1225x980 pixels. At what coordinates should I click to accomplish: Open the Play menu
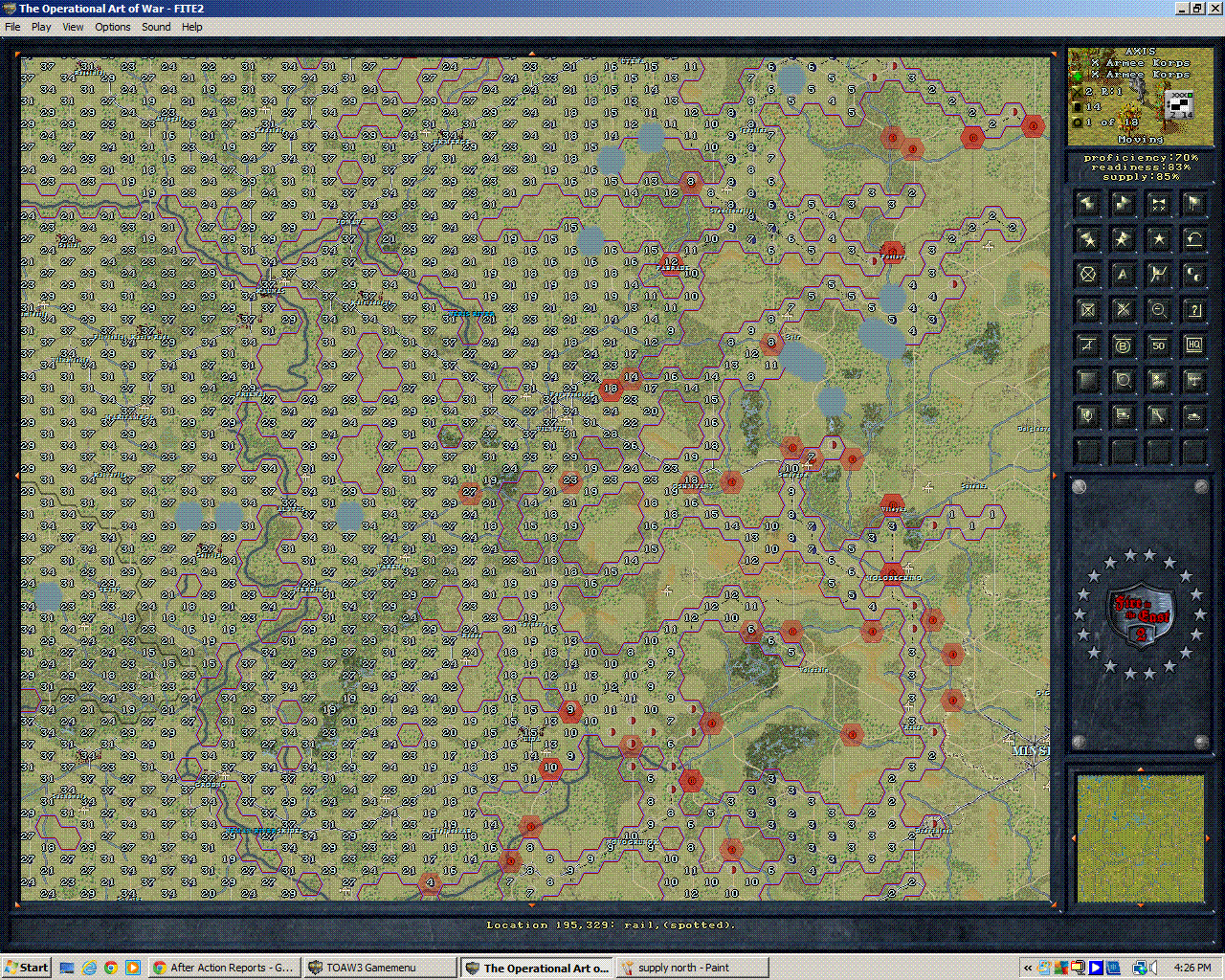(x=40, y=27)
